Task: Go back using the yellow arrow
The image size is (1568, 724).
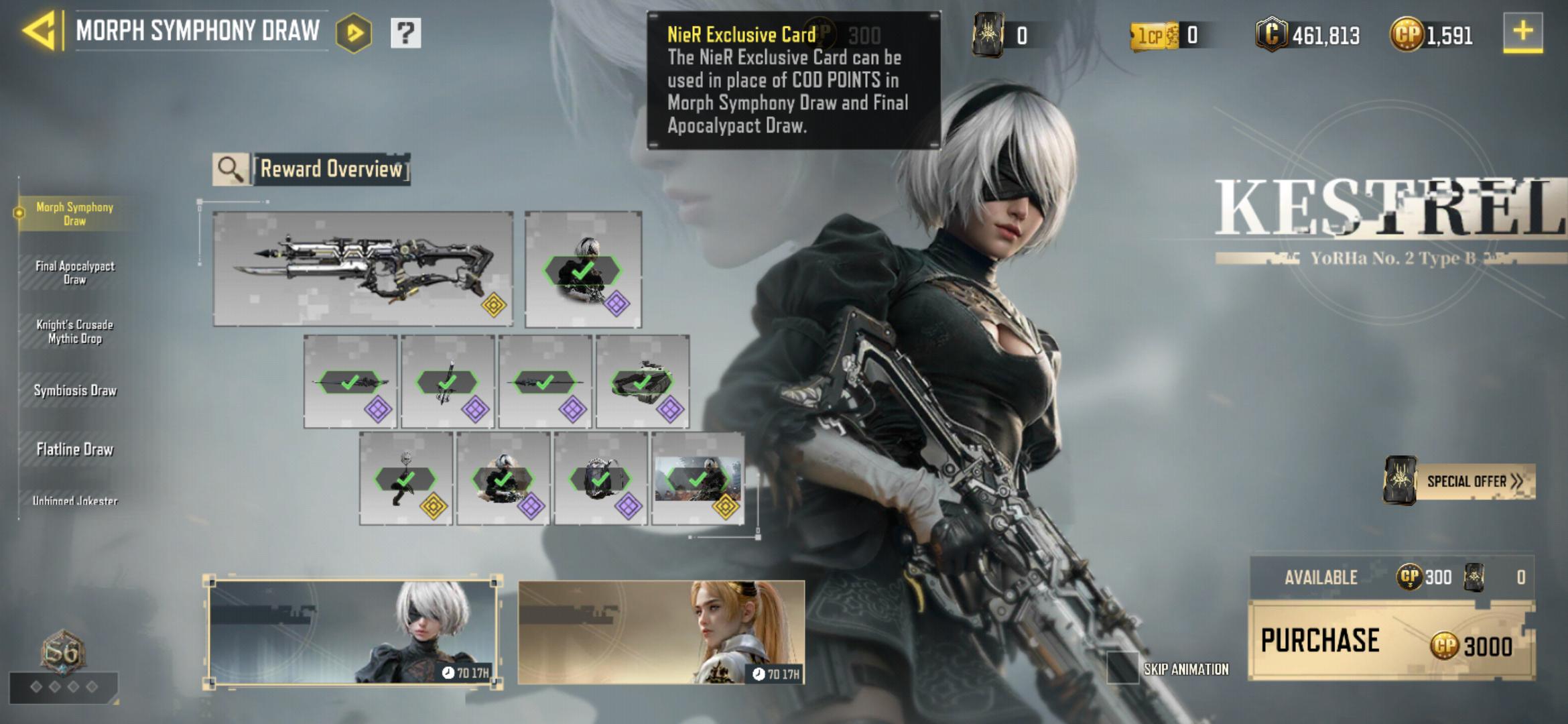Action: (x=39, y=31)
